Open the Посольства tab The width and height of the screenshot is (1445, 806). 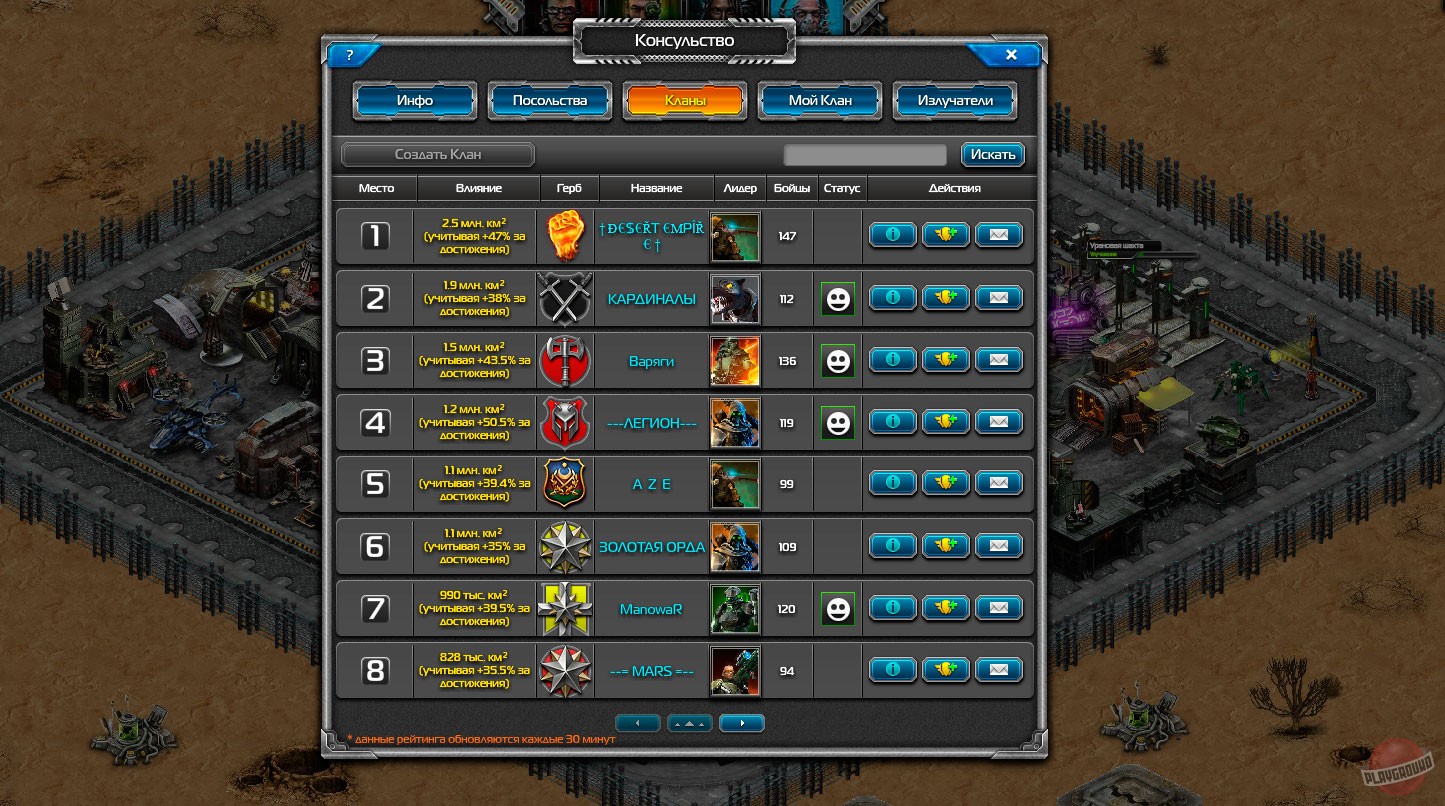pos(549,100)
